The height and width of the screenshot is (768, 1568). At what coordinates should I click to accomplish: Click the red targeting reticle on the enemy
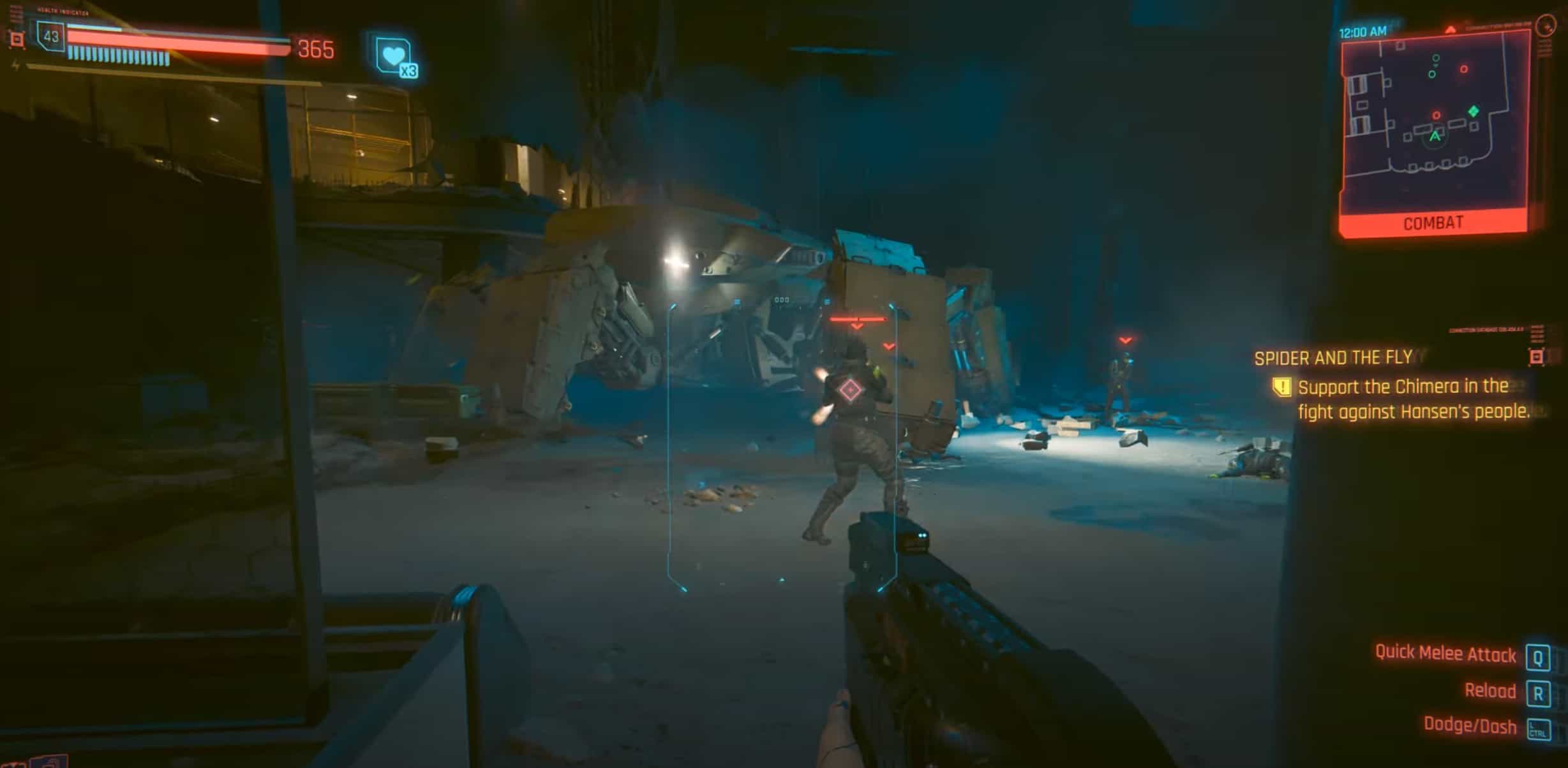[x=851, y=389]
